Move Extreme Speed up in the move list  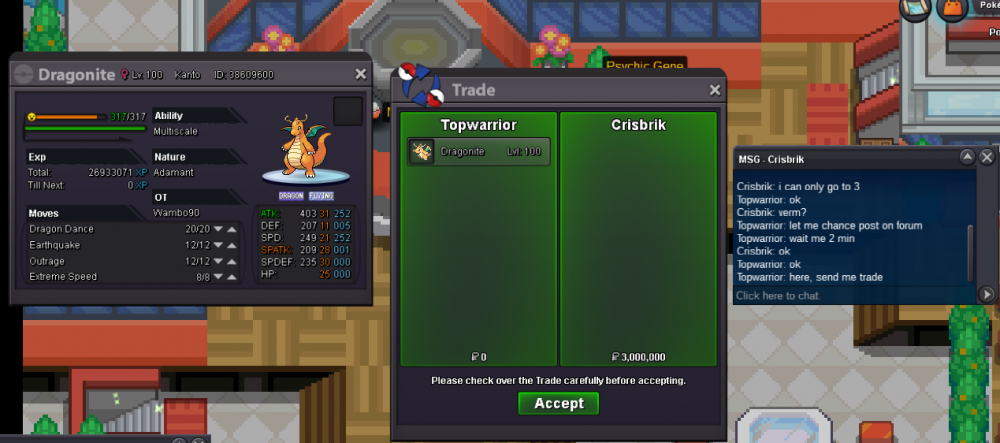point(232,276)
